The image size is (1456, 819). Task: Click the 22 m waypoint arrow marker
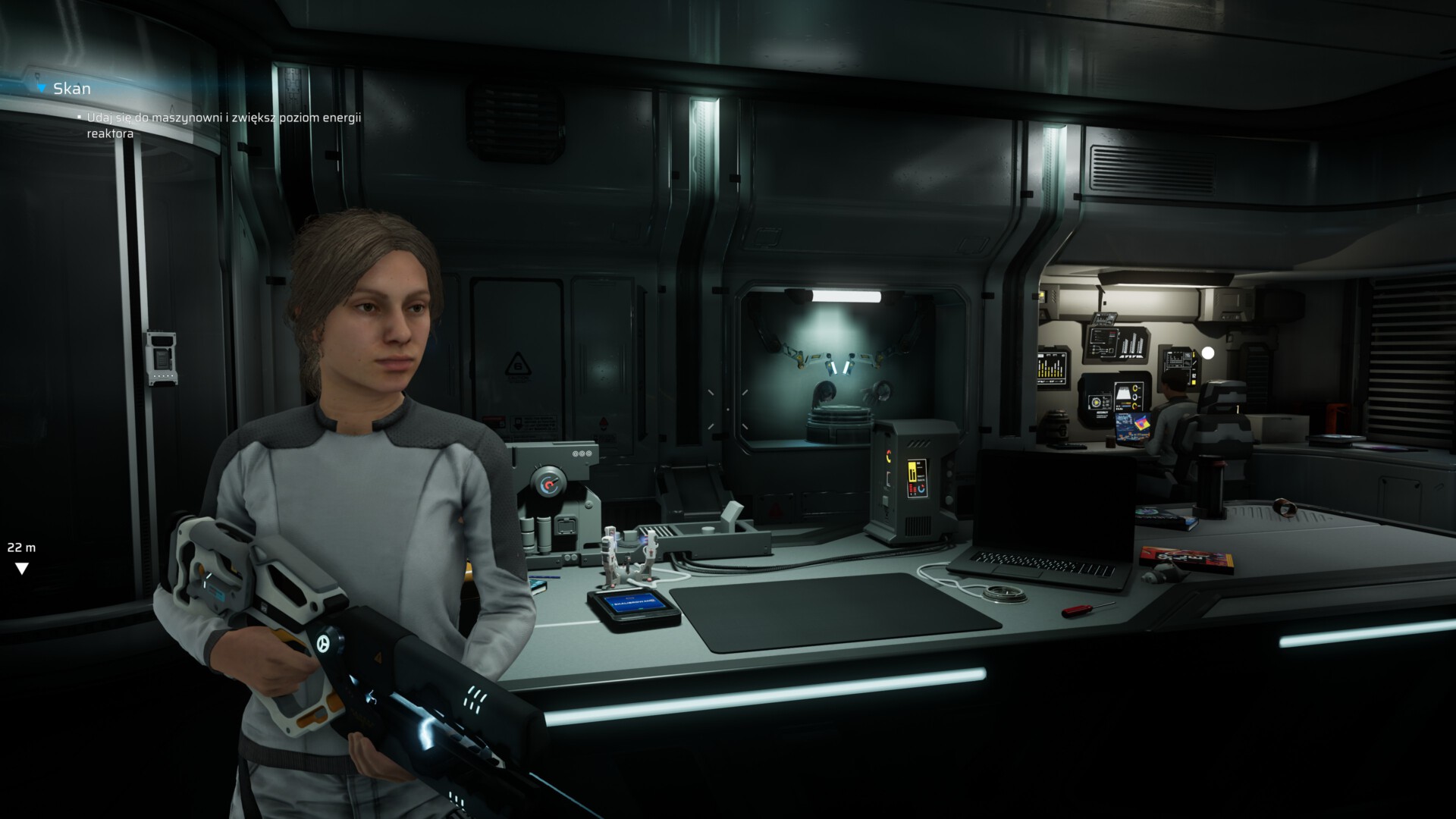point(22,568)
